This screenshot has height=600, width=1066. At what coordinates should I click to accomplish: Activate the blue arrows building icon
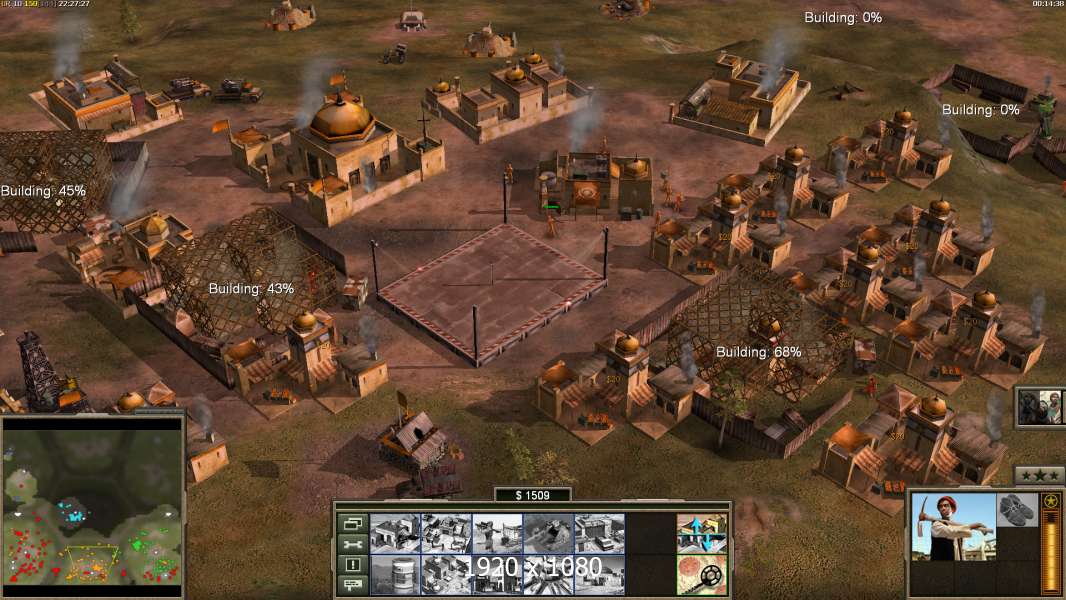click(x=702, y=533)
